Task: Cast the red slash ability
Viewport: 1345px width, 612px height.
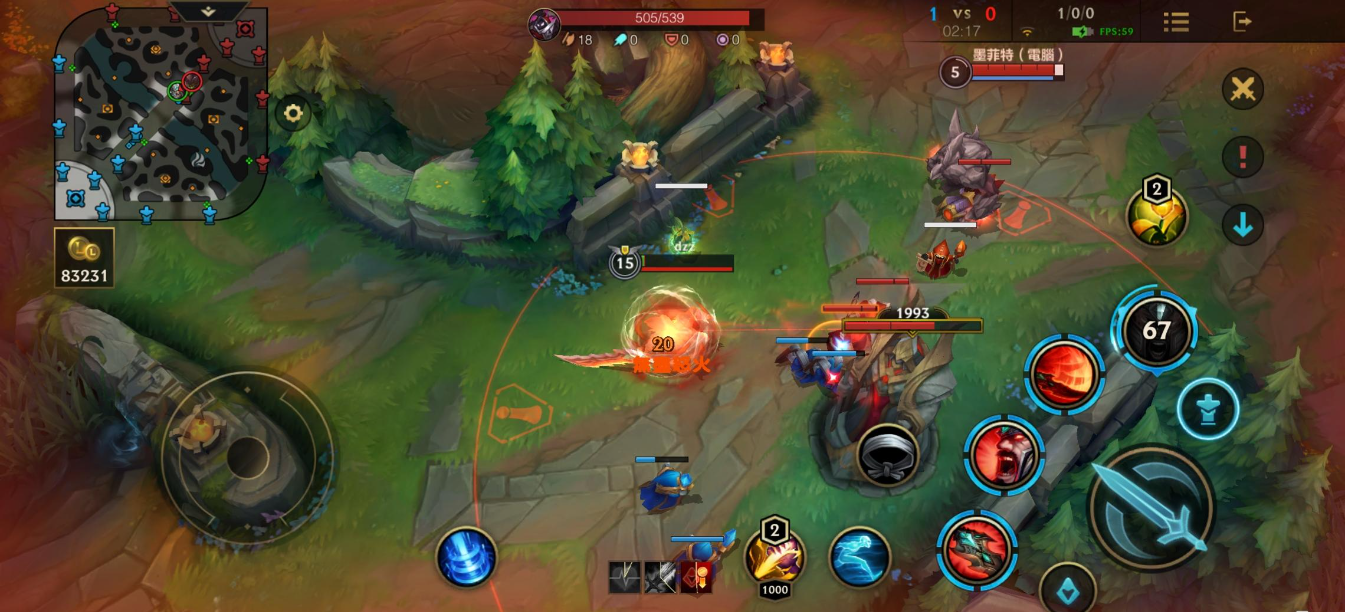Action: coord(1063,374)
